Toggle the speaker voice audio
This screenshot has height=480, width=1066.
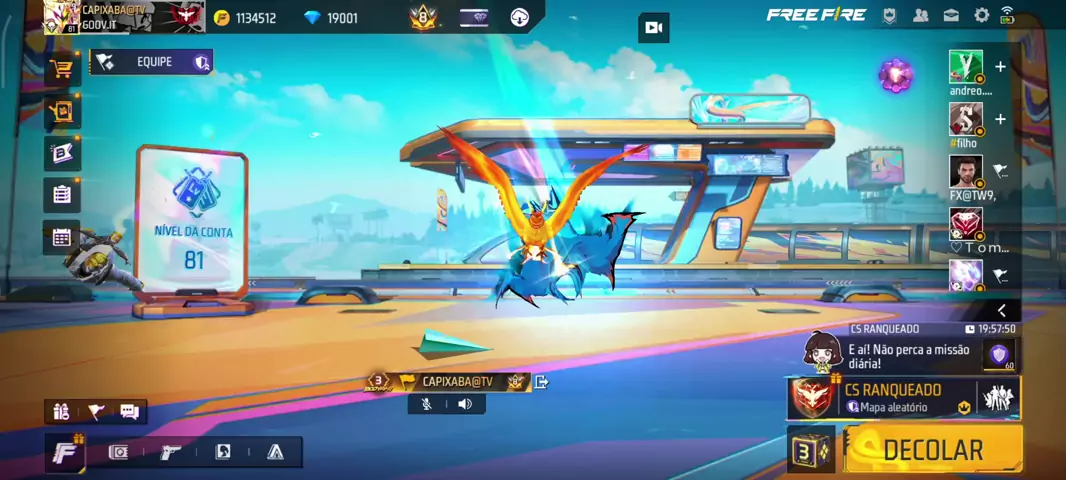pyautogui.click(x=465, y=404)
